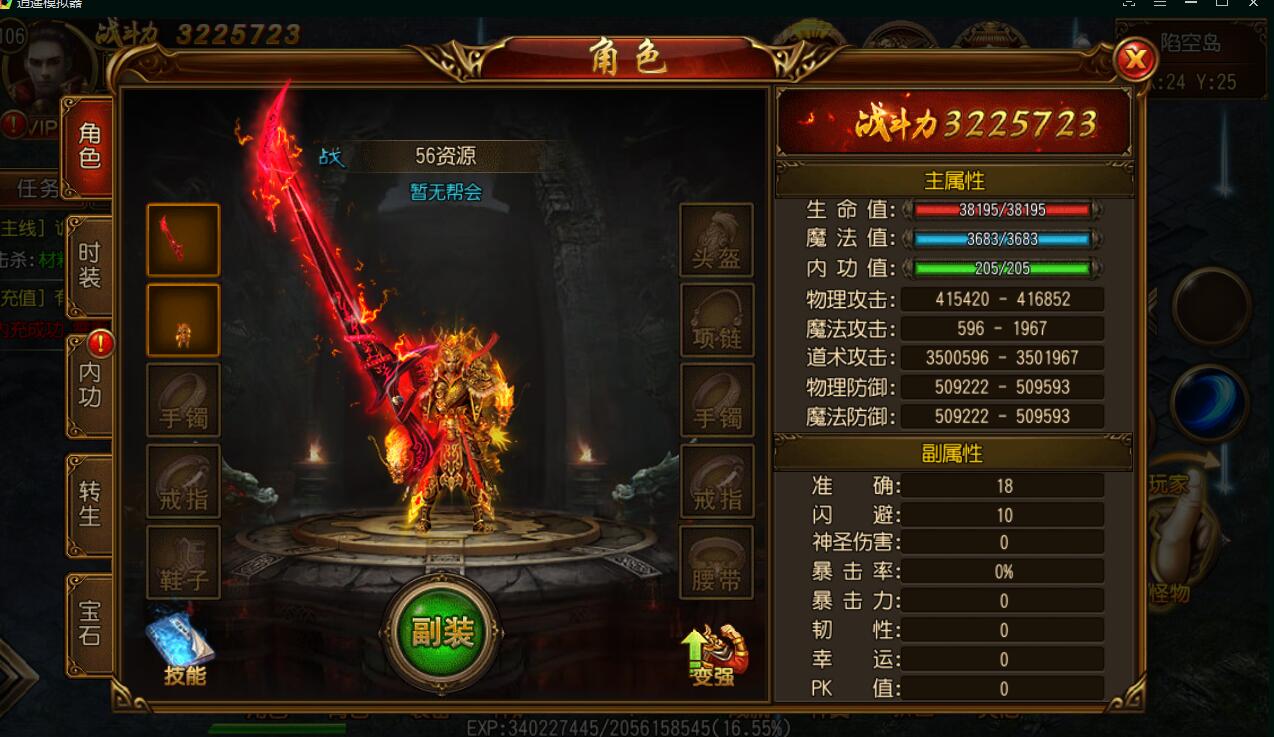Open the 时装 tab
The height and width of the screenshot is (737, 1274).
coord(90,265)
